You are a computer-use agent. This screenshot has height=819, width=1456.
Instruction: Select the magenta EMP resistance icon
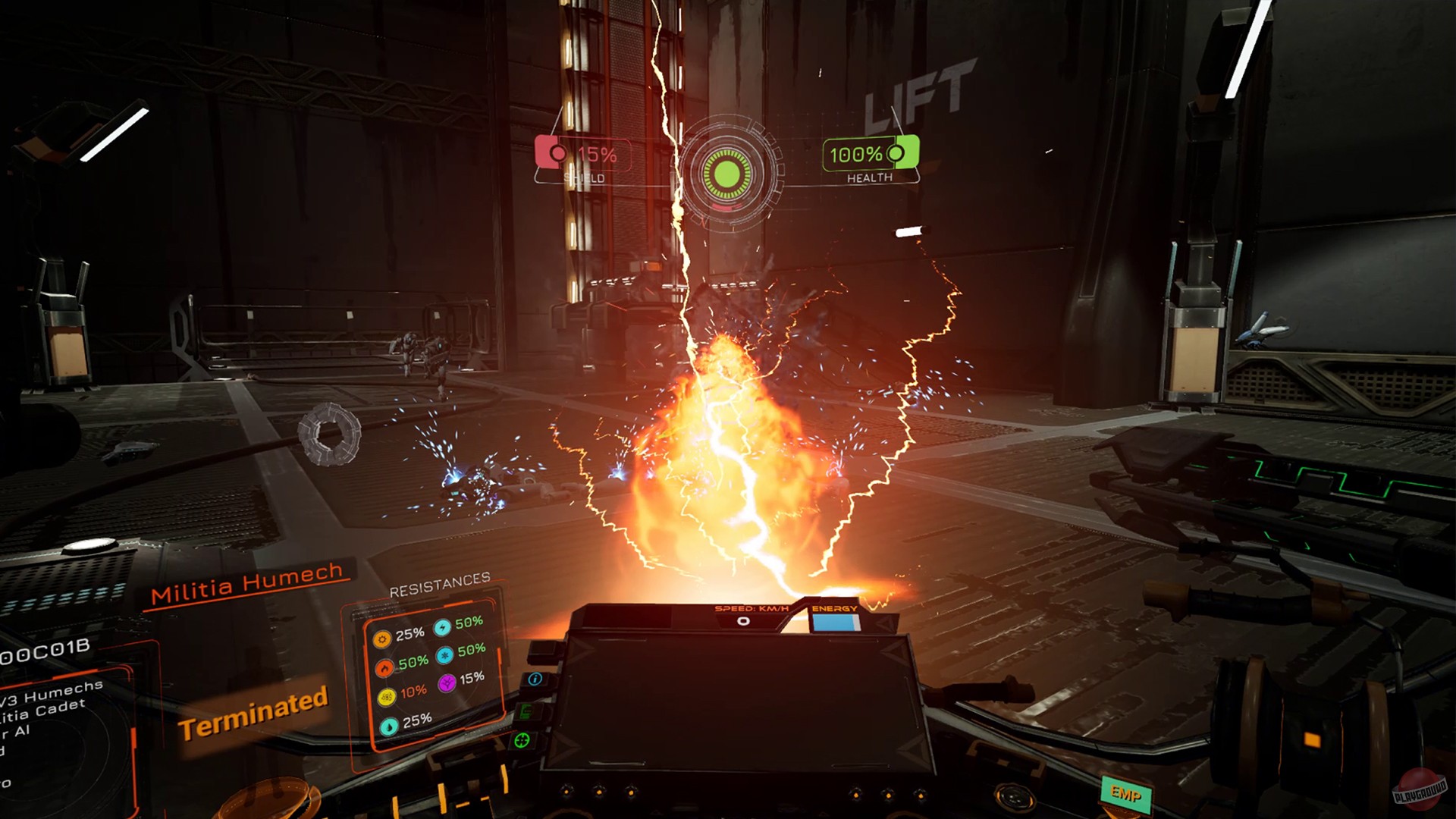pyautogui.click(x=447, y=684)
